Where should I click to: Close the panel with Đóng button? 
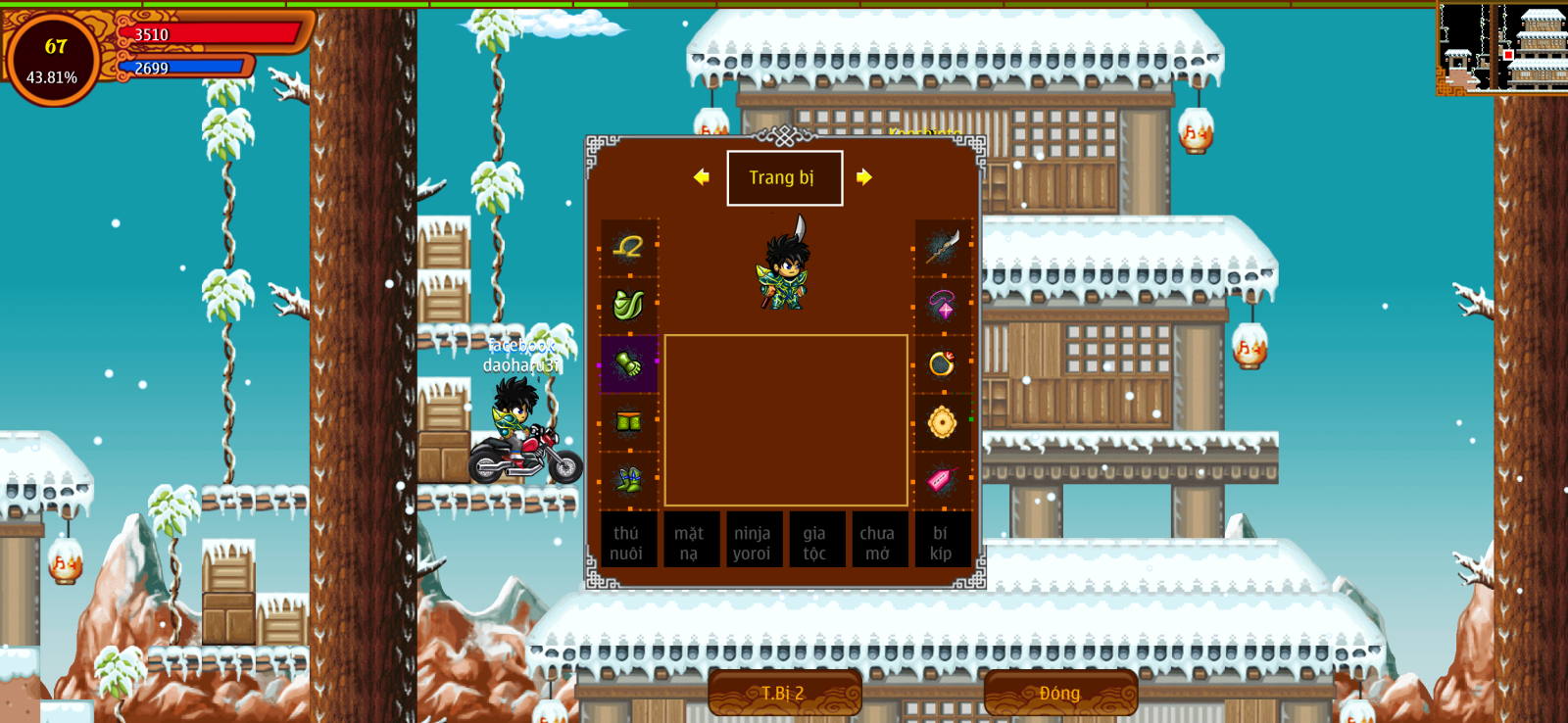tap(1060, 693)
